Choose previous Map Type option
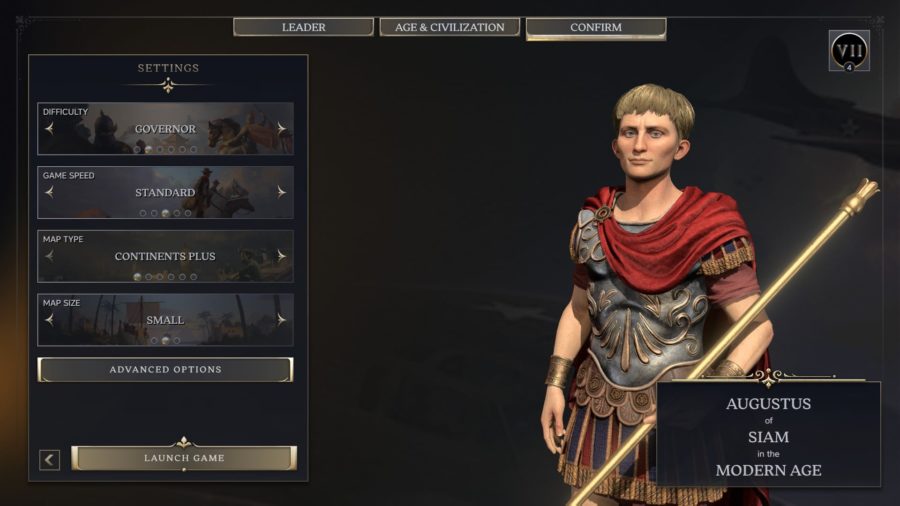The width and height of the screenshot is (900, 506). 49,256
